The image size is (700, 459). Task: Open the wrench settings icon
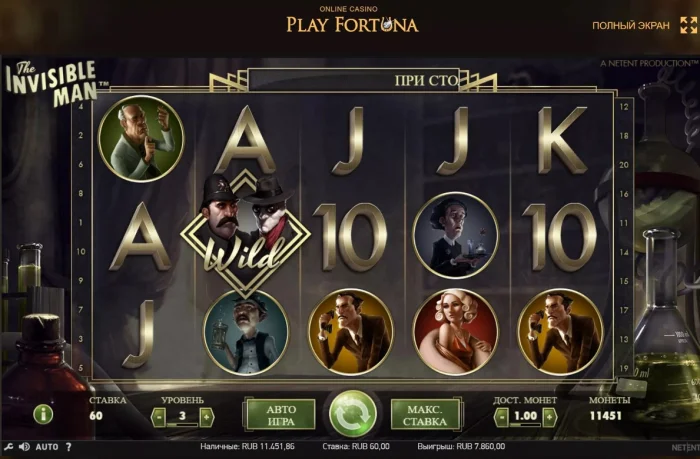pyautogui.click(x=8, y=447)
